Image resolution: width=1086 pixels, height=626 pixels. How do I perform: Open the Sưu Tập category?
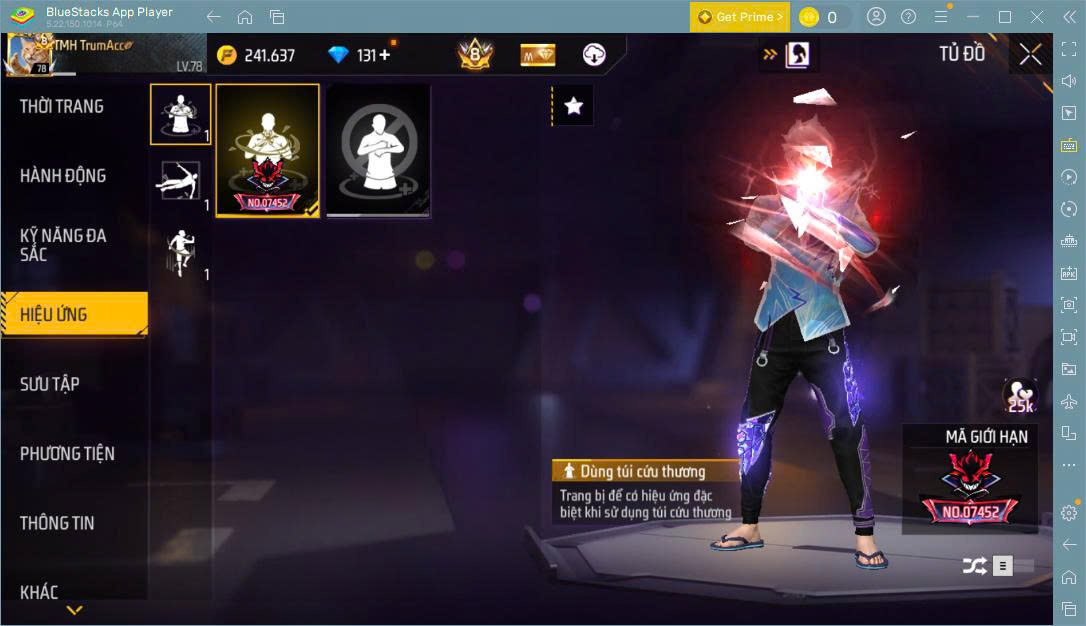pyautogui.click(x=50, y=384)
